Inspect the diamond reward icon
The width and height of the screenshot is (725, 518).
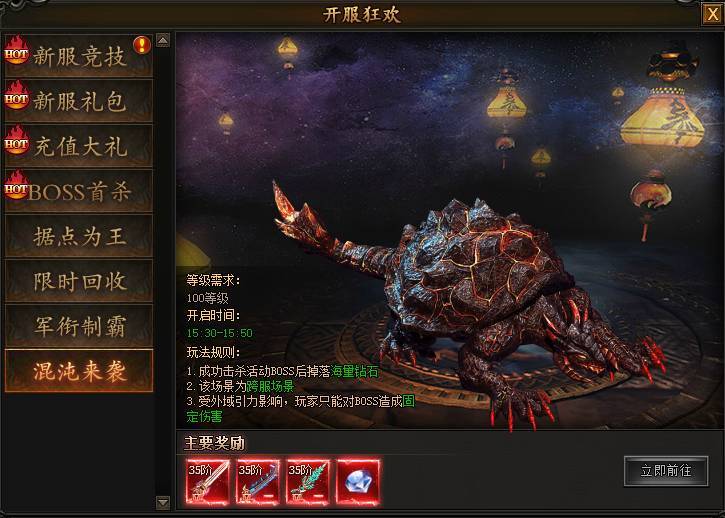tap(358, 480)
